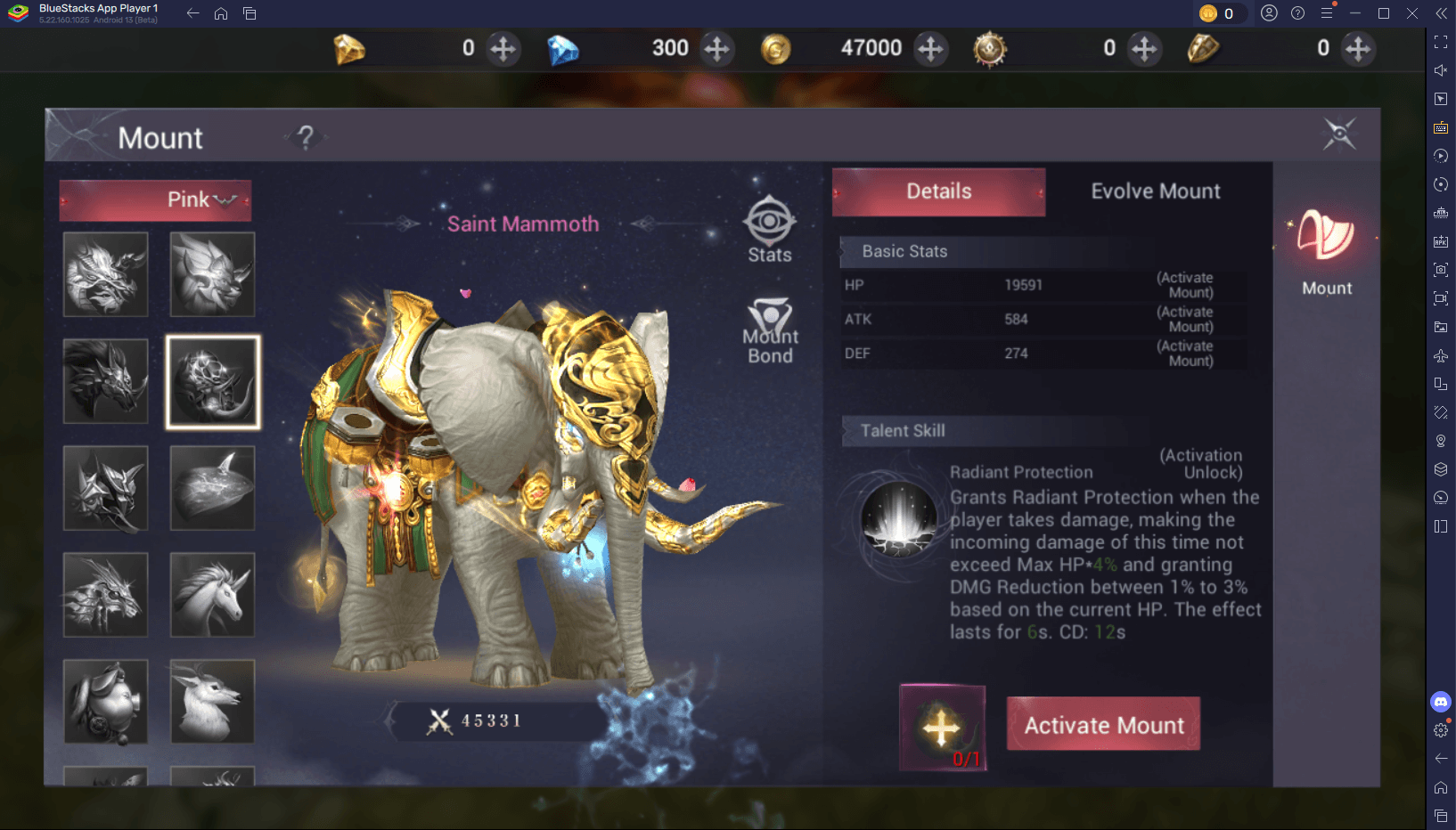Activate Mount with the red button
Image resolution: width=1456 pixels, height=830 pixels.
[1103, 724]
